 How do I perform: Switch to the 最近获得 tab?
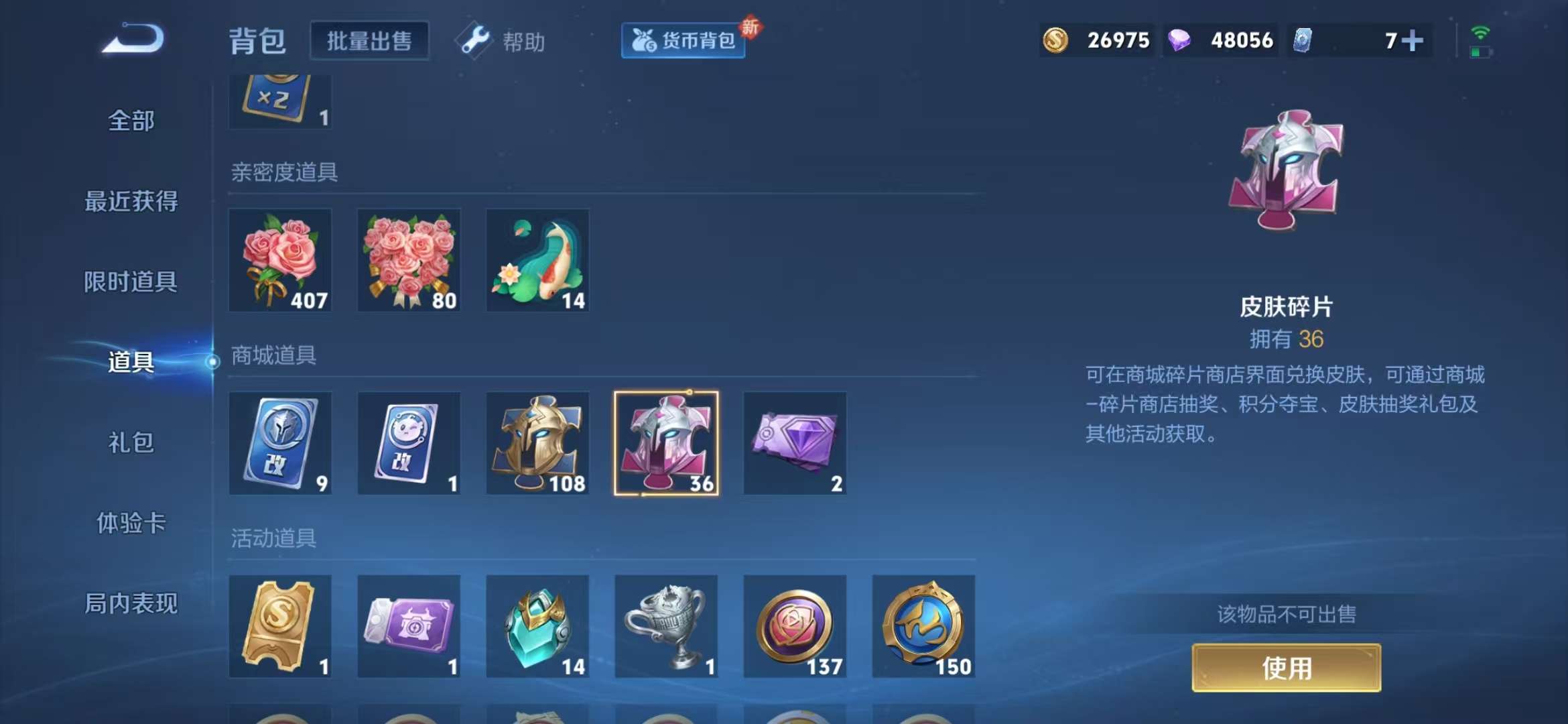[131, 201]
